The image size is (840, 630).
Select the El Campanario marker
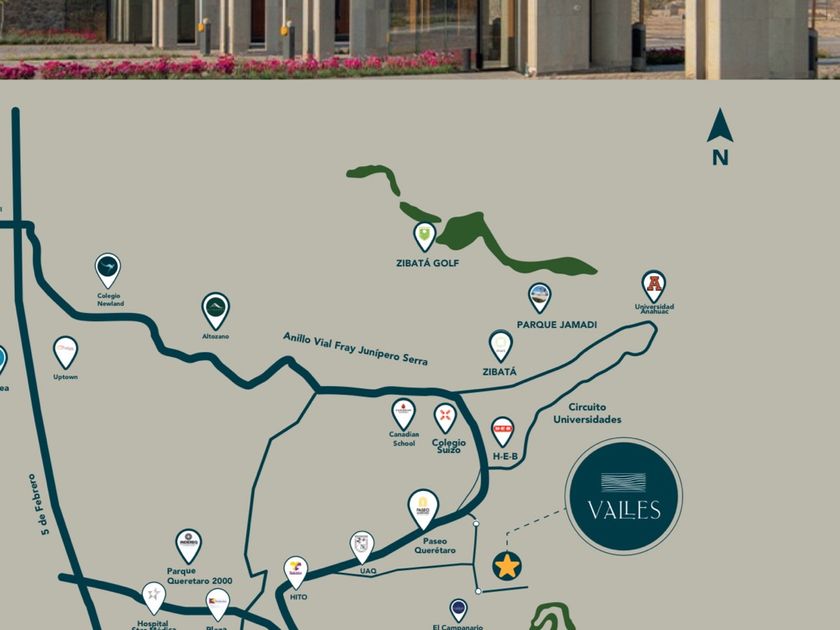pos(458,609)
